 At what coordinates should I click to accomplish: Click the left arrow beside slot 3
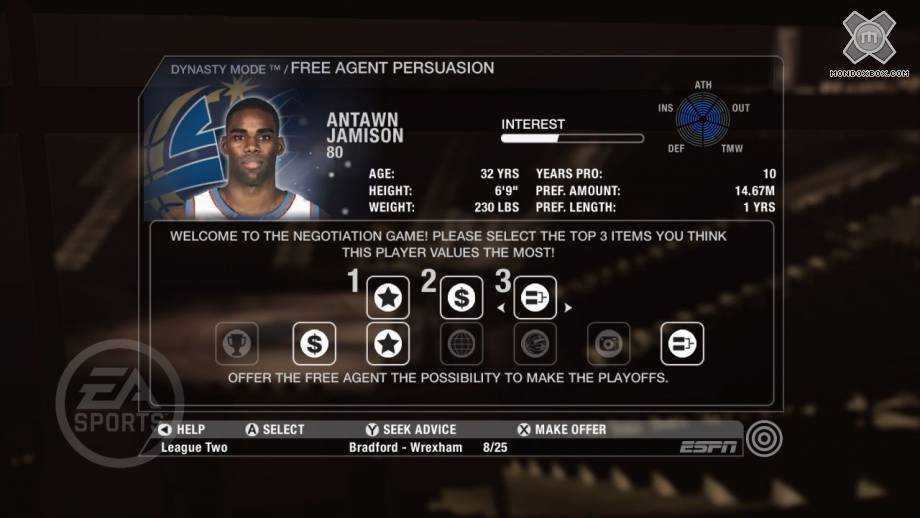coord(502,308)
